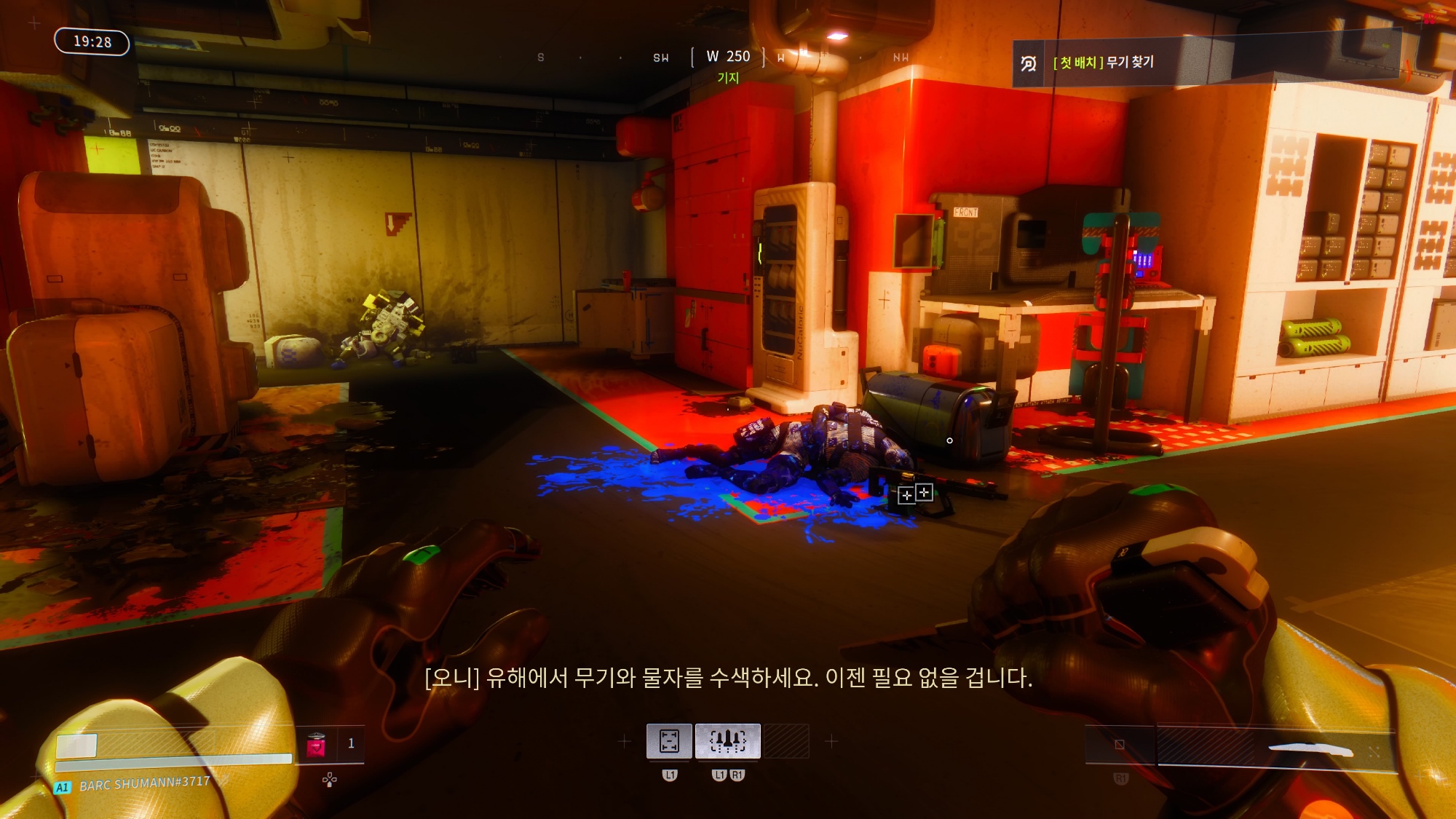Select the red consumable item slot

316,744
